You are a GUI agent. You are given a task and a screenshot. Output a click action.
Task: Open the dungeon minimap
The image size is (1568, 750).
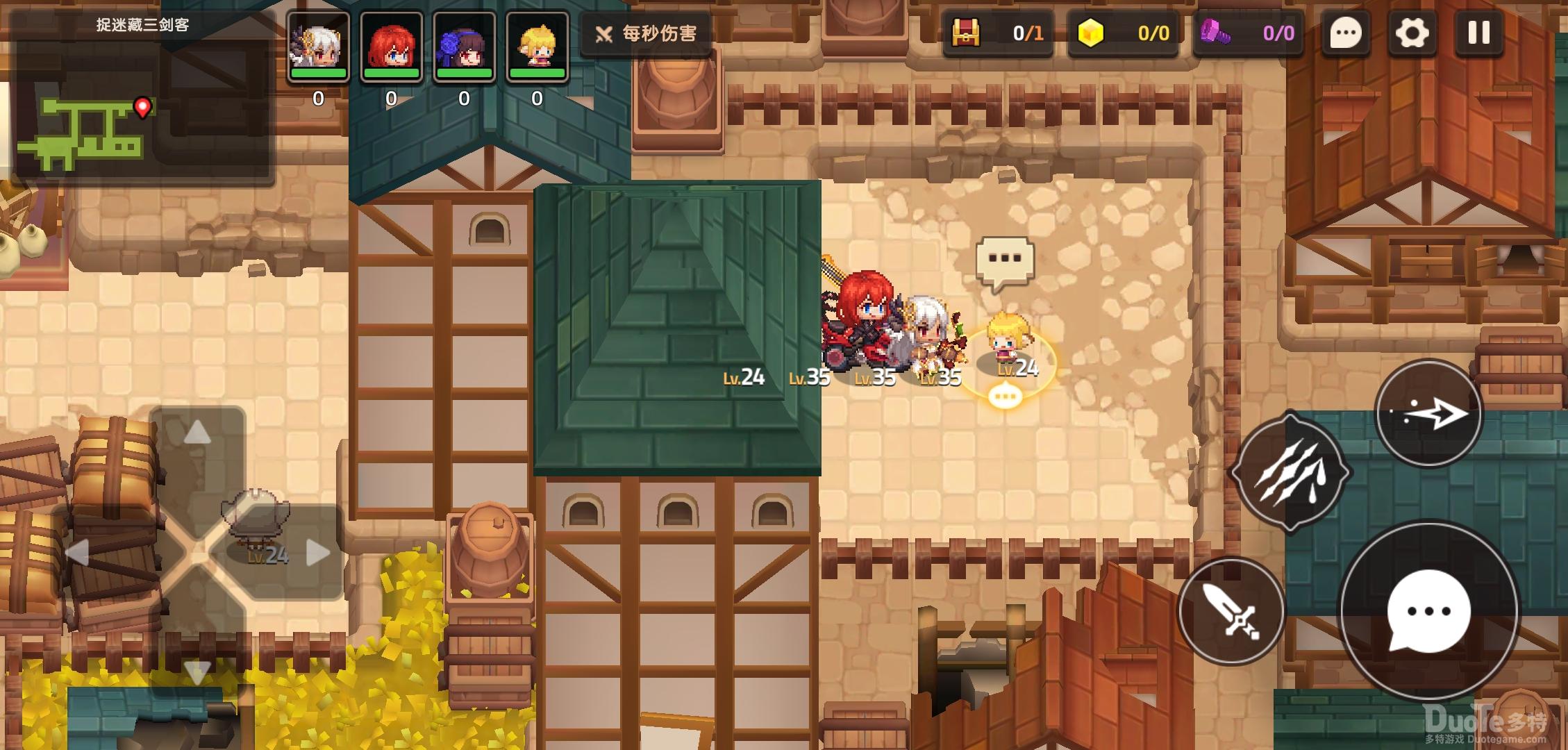(142, 104)
